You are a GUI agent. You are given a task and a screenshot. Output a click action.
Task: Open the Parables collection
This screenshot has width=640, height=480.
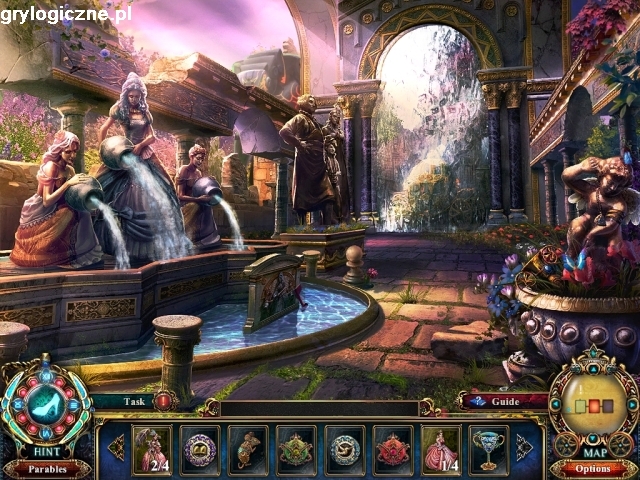46,469
